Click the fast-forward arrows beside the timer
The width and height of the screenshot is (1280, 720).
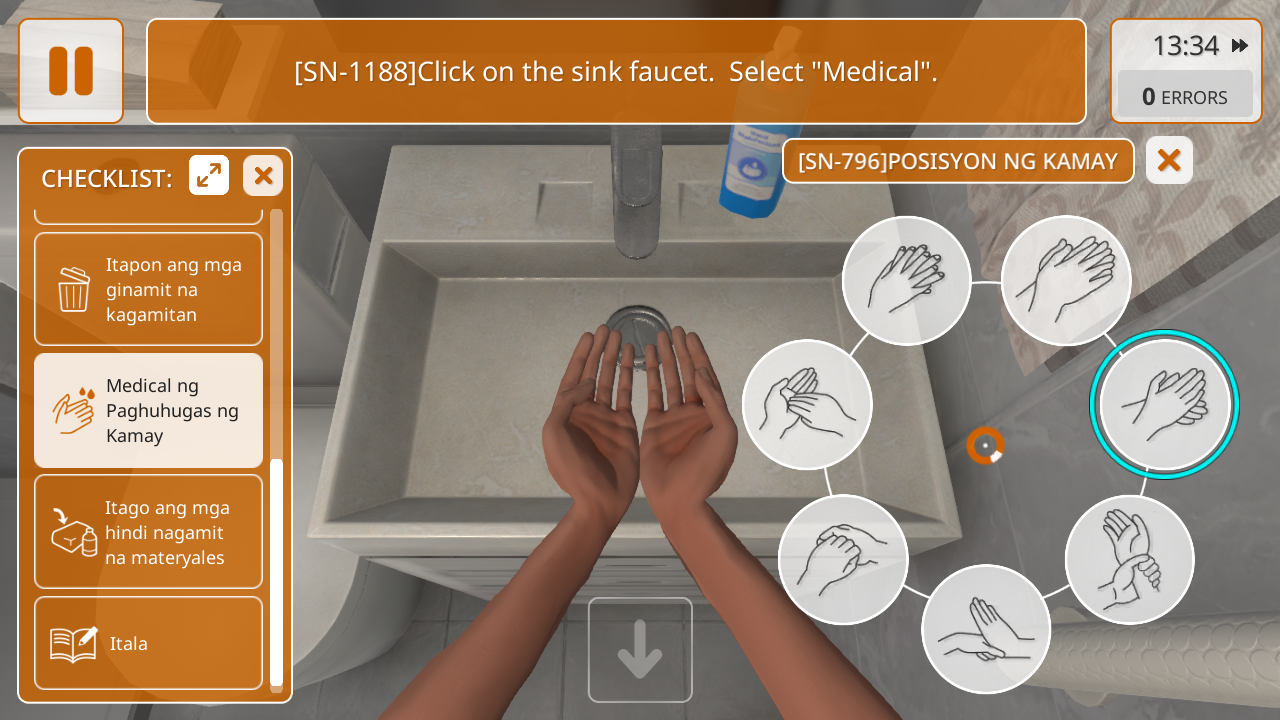coord(1240,46)
